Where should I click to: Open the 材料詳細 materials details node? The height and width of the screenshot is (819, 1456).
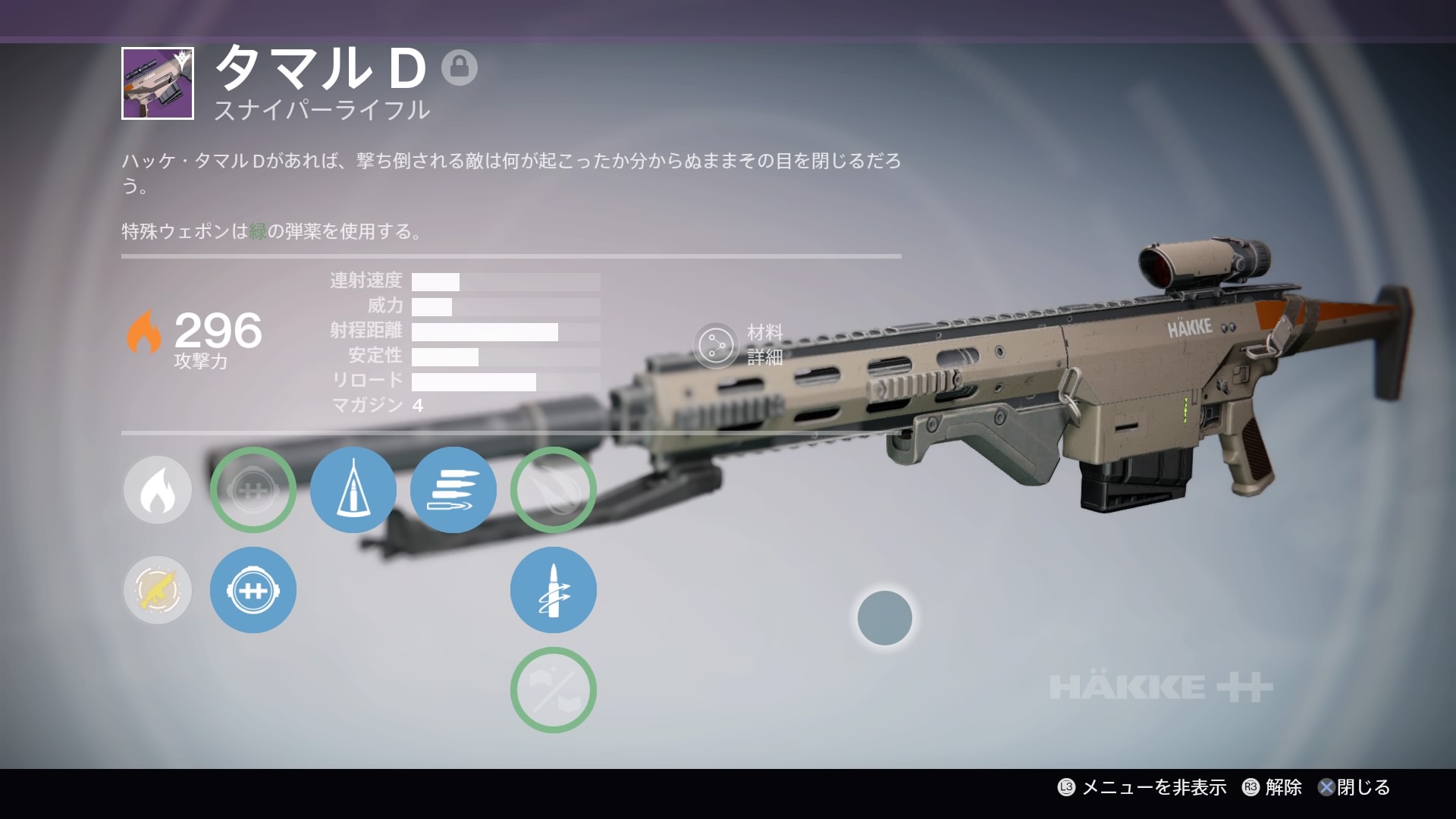(716, 346)
